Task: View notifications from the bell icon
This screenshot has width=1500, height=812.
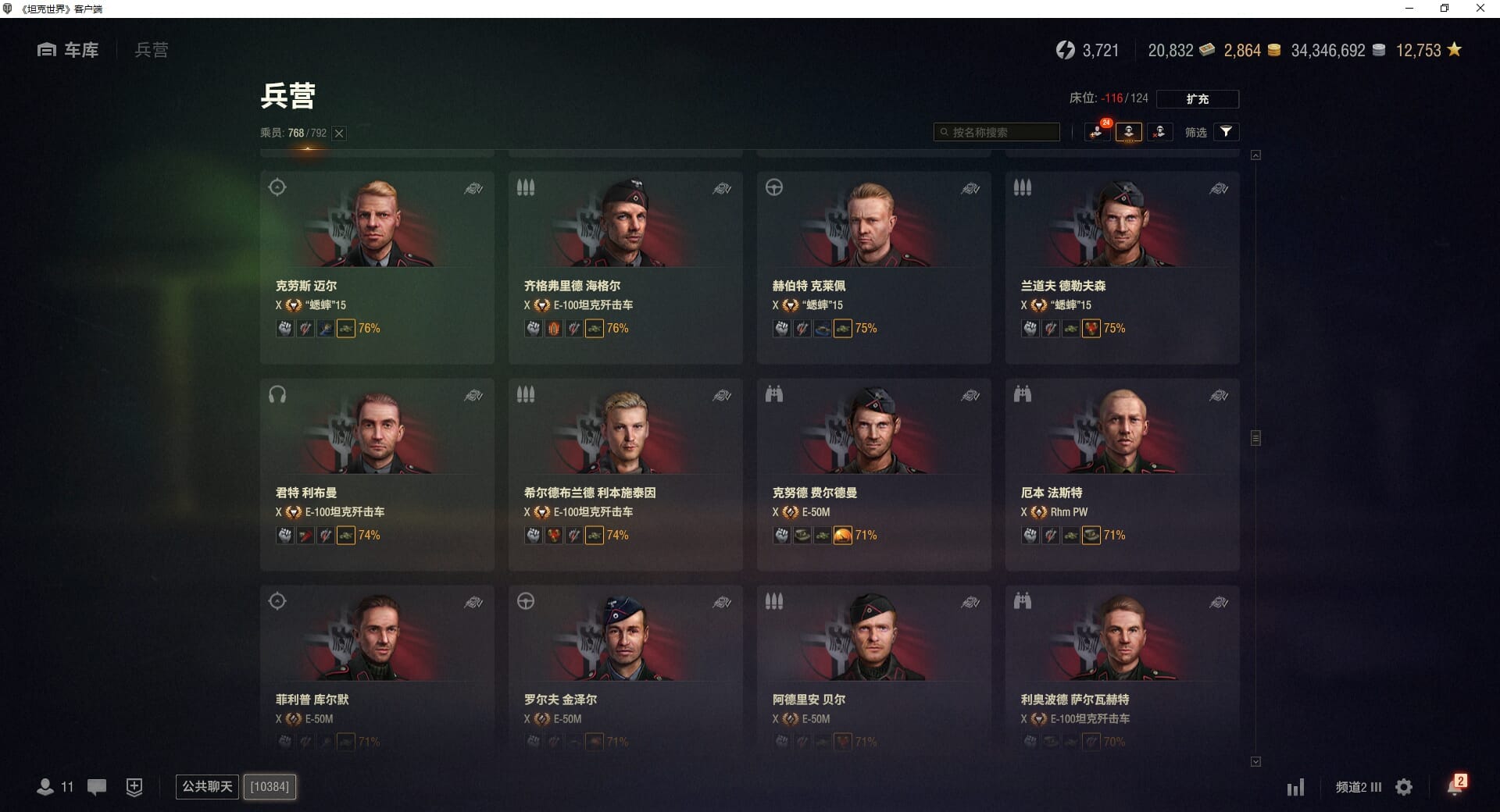Action: tap(1455, 785)
